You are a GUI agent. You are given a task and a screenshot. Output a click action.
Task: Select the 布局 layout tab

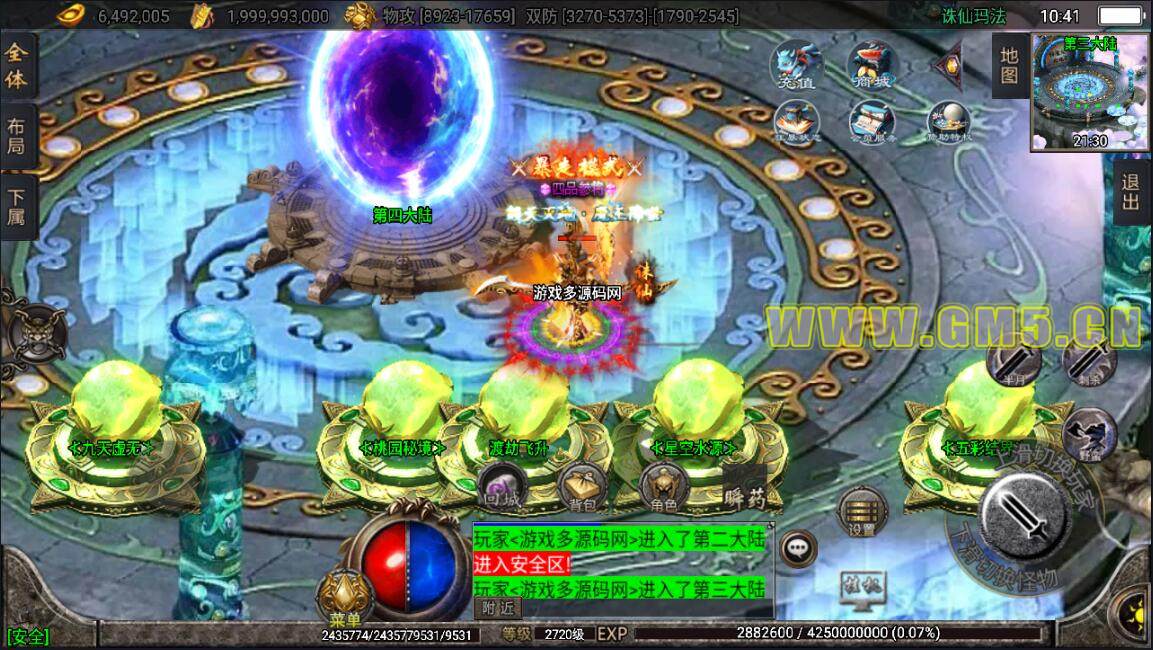tap(17, 136)
